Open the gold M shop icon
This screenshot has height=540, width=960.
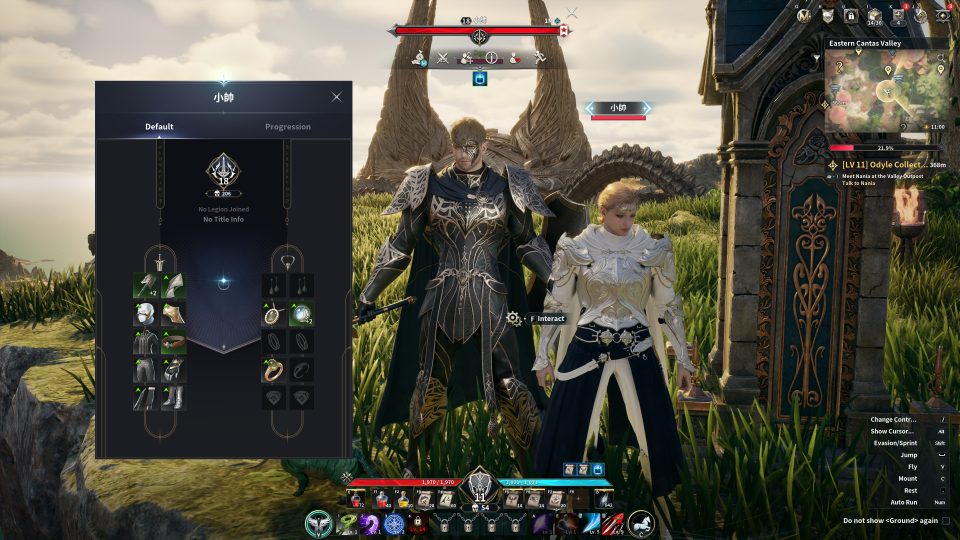click(x=806, y=15)
